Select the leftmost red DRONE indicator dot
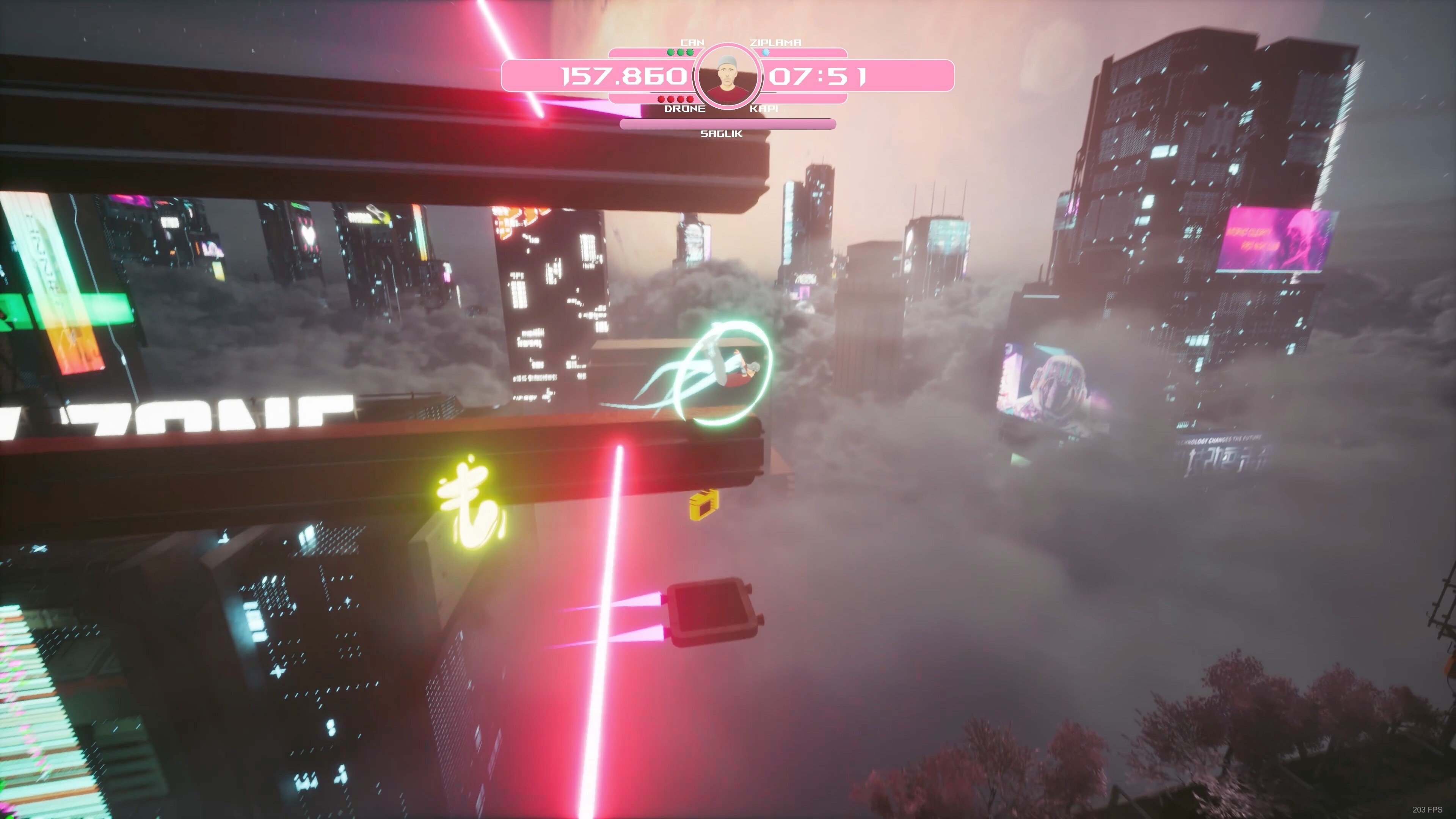The height and width of the screenshot is (819, 1456). tap(661, 99)
